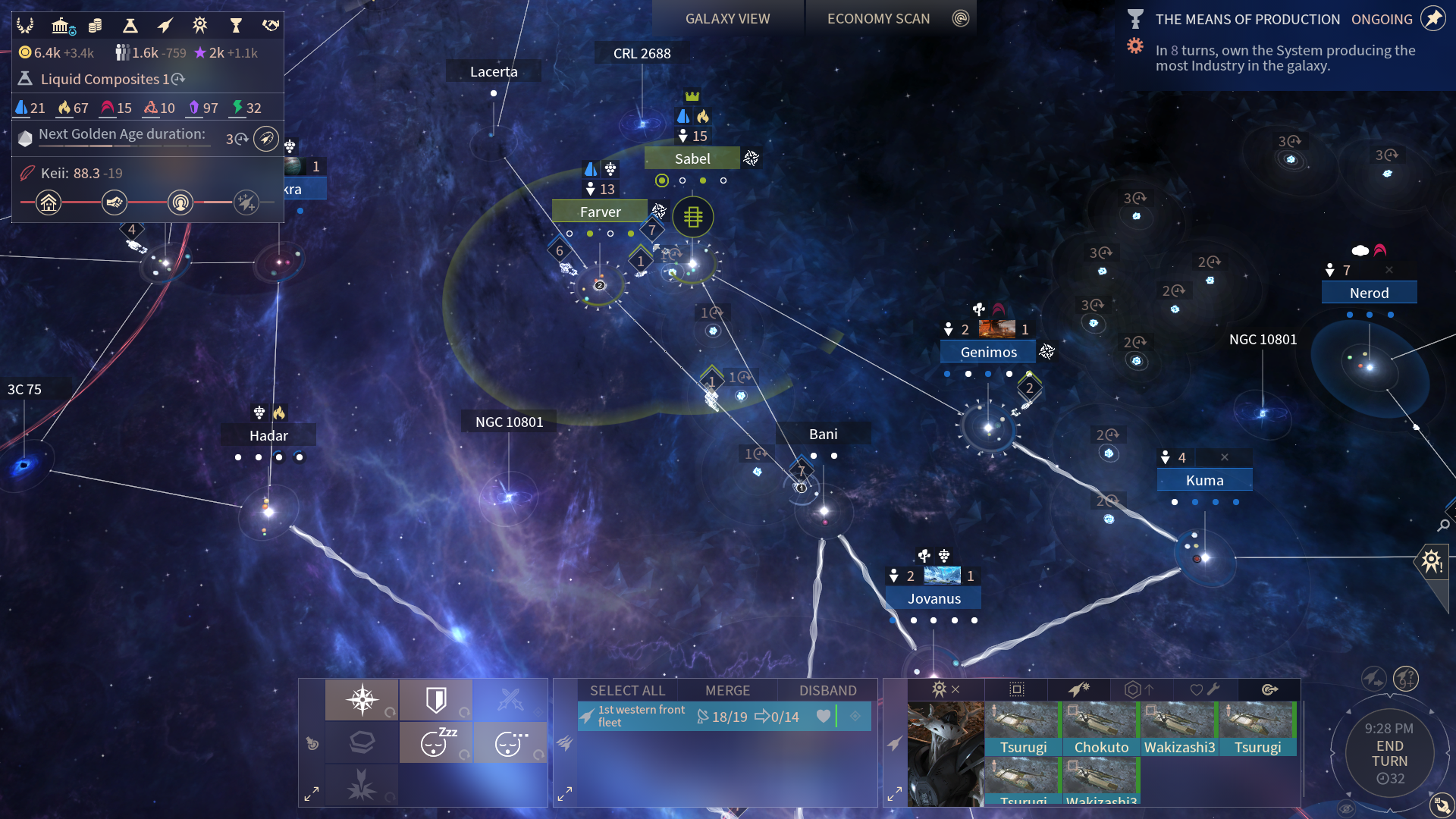The image size is (1456, 819).
Task: Open the Economy Scan view
Action: (878, 19)
